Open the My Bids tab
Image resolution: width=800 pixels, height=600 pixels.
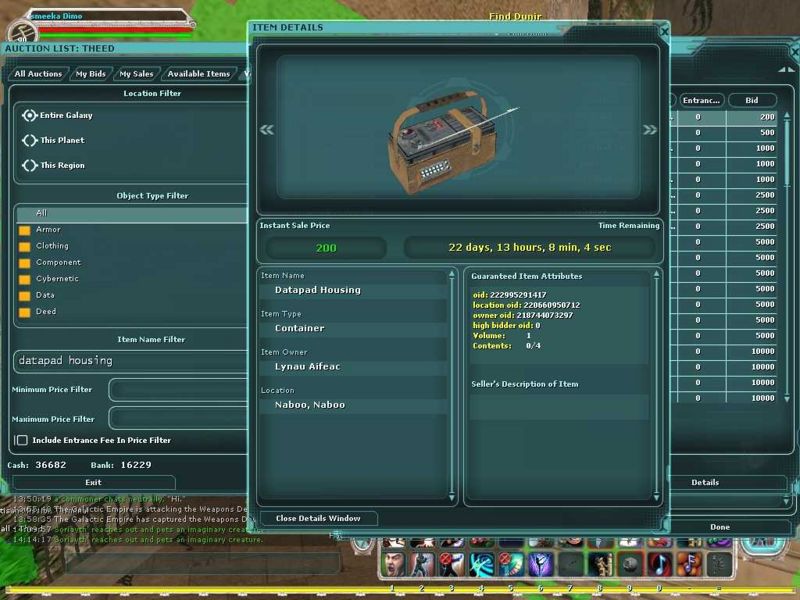click(90, 74)
